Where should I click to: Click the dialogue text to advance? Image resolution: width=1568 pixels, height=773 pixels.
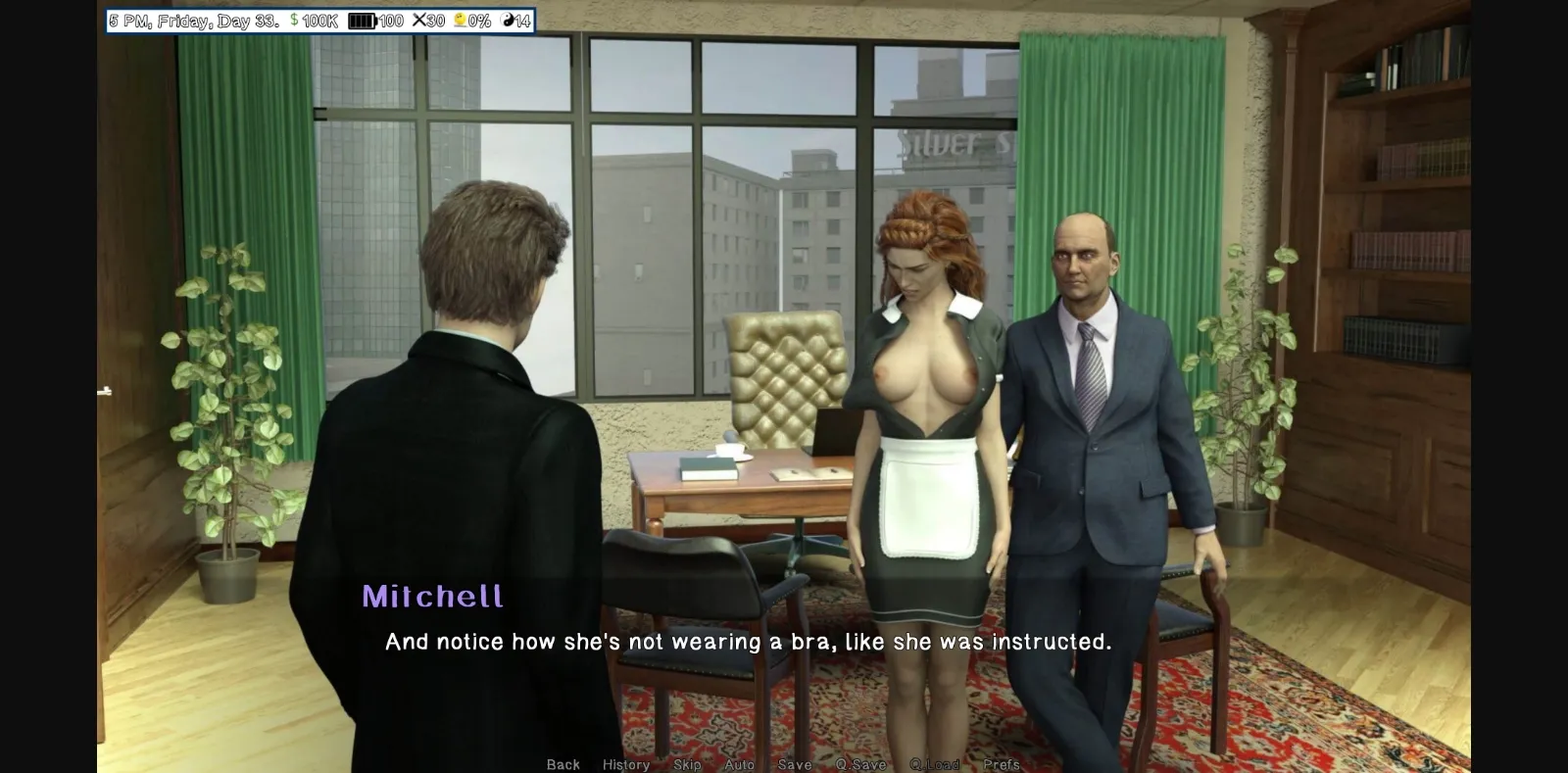749,644
